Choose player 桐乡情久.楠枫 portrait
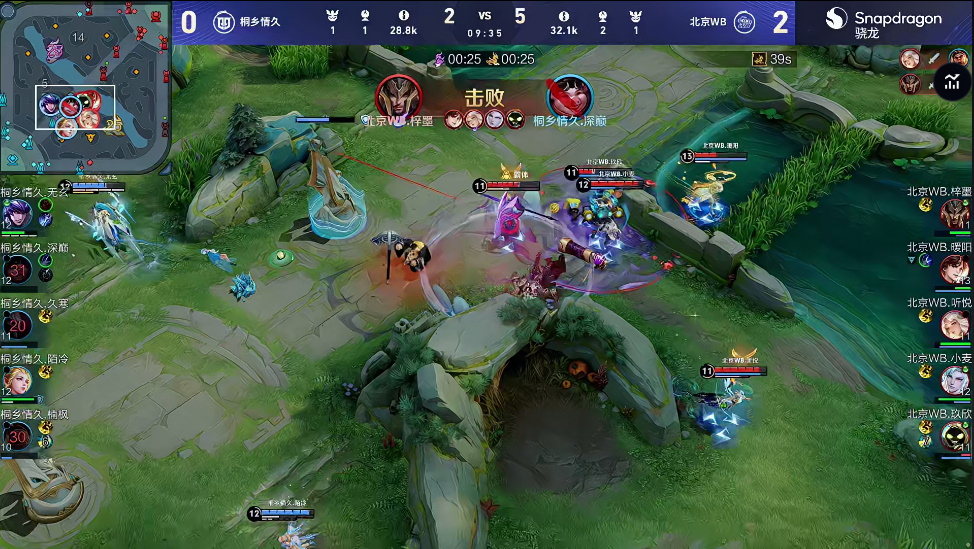The width and height of the screenshot is (974, 549). pos(18,435)
